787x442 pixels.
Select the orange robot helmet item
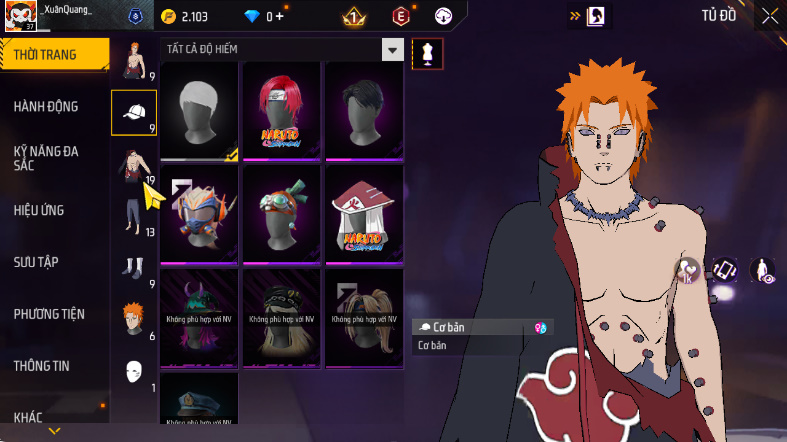(199, 214)
